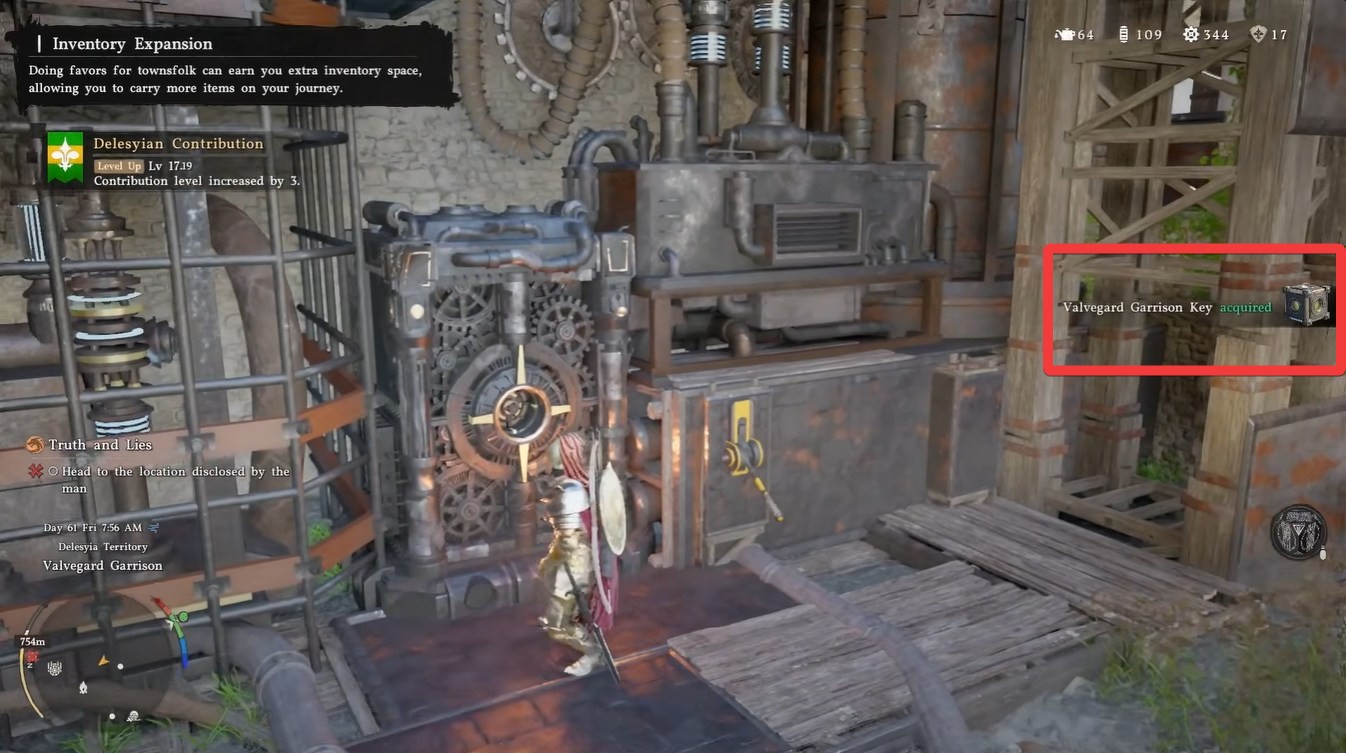1346x753 pixels.
Task: Click the round emblem icon at screen corner
Action: 1298,532
